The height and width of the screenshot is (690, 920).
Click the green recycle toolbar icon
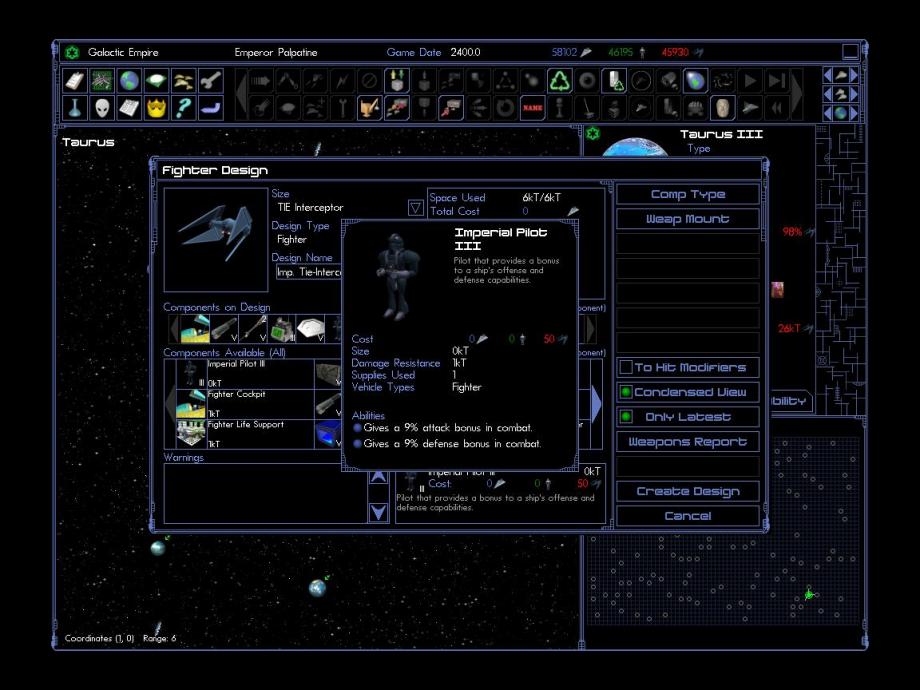click(560, 81)
